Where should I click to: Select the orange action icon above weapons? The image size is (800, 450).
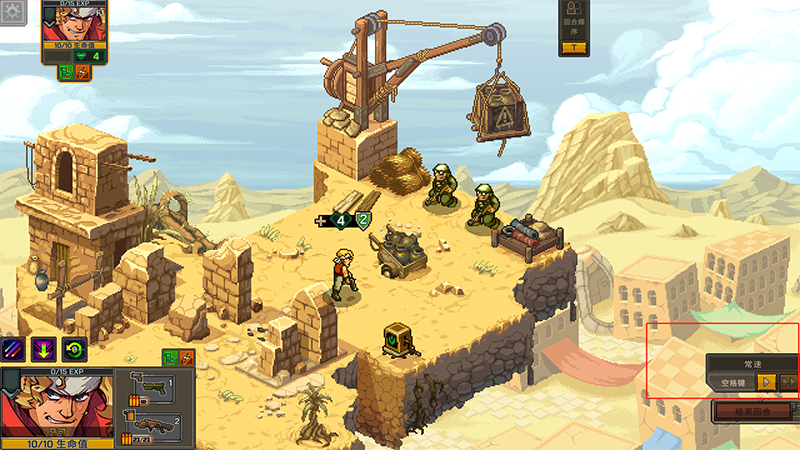pyautogui.click(x=186, y=356)
